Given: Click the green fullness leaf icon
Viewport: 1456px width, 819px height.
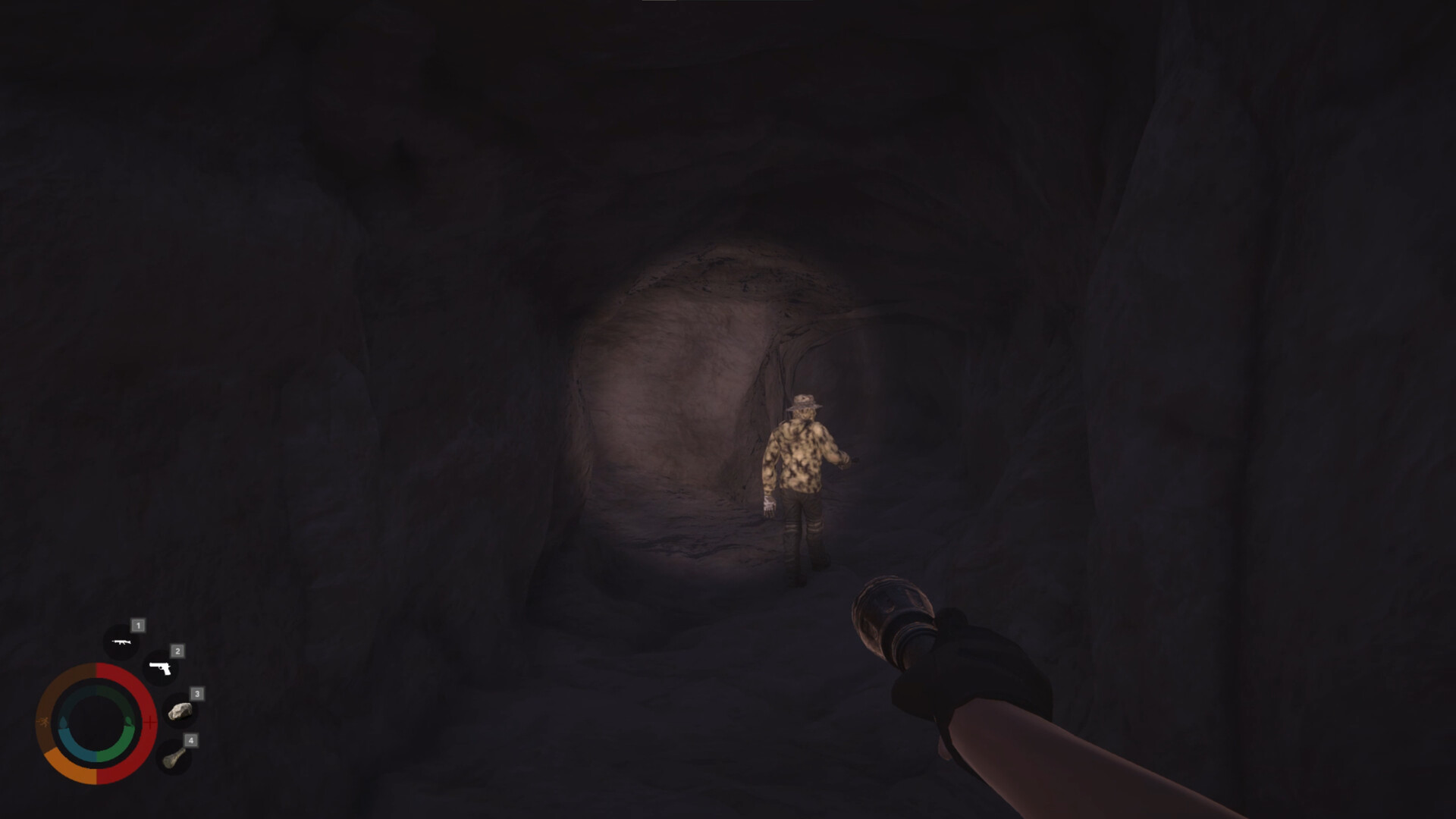Looking at the screenshot, I should coord(129,720).
